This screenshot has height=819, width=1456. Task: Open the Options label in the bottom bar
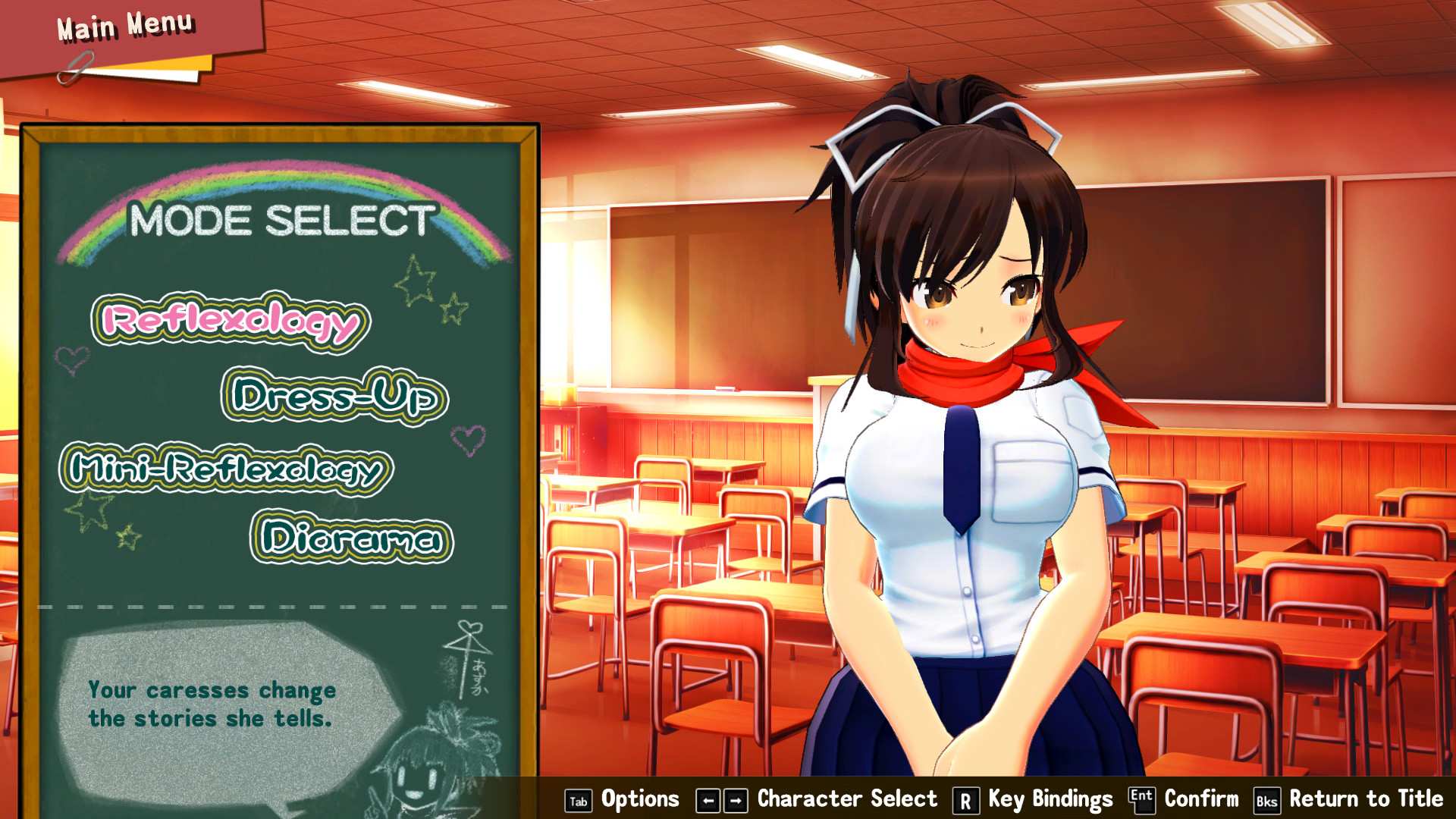coord(639,799)
